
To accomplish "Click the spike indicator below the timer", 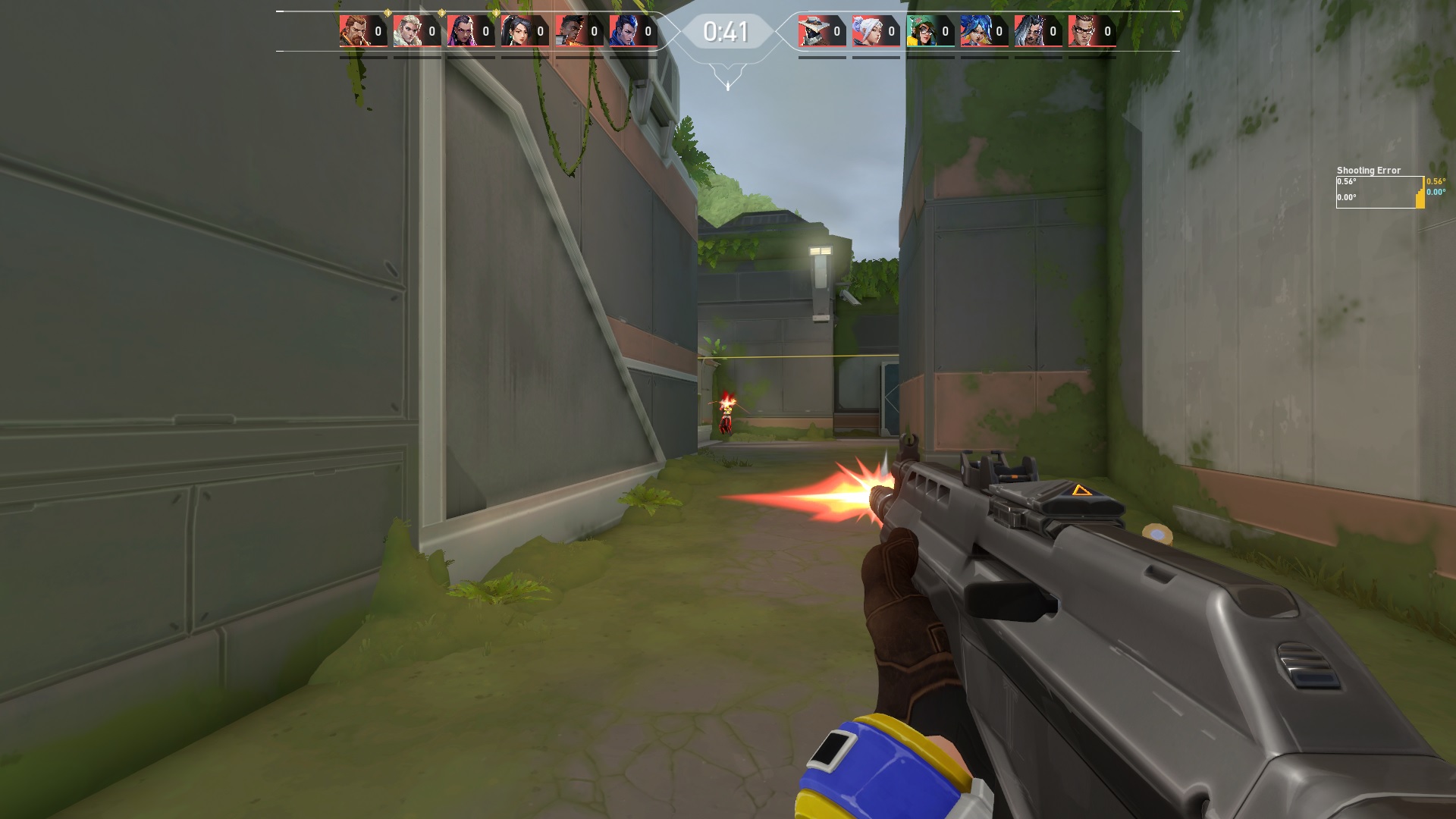I will [x=727, y=86].
